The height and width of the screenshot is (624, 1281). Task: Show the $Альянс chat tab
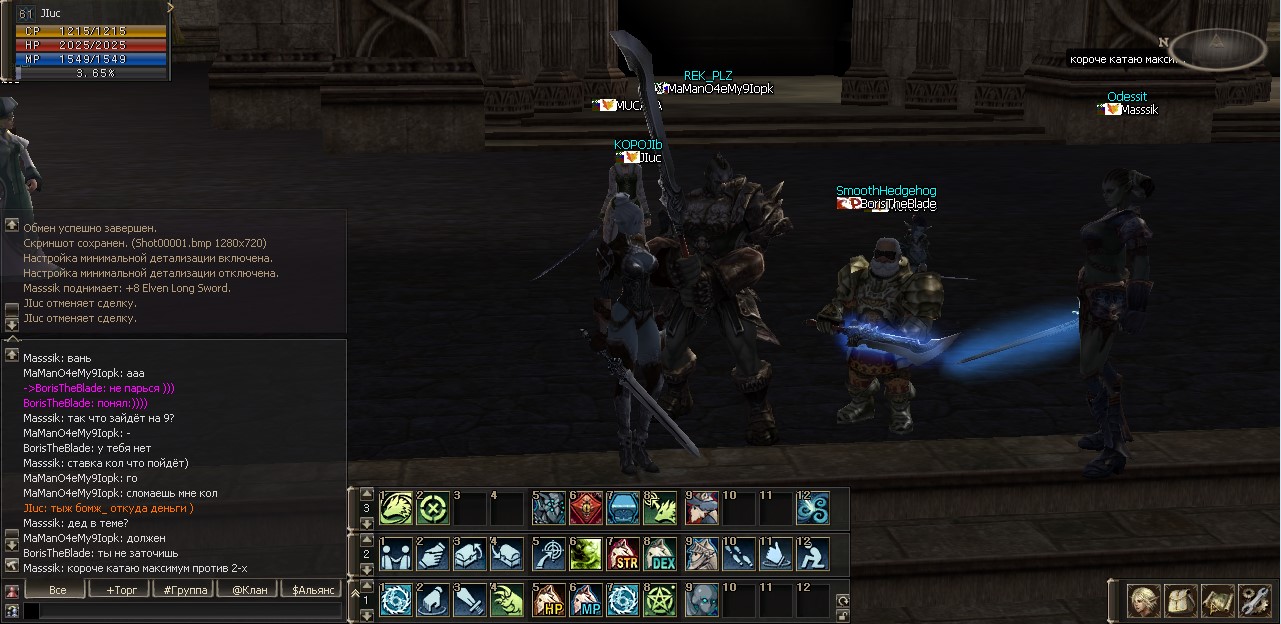313,590
